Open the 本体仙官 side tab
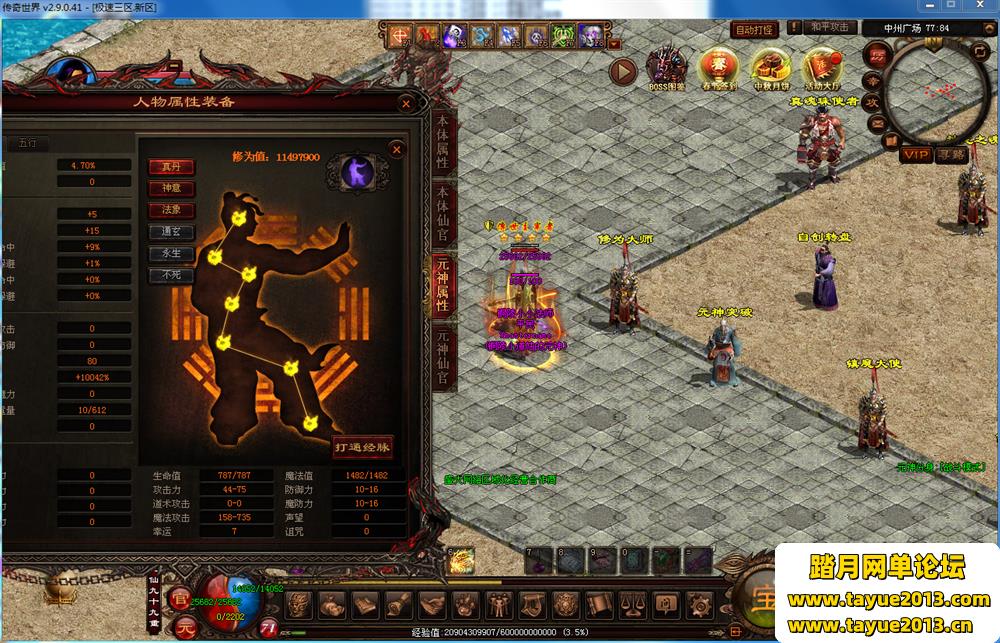The width and height of the screenshot is (1000, 643). 442,215
